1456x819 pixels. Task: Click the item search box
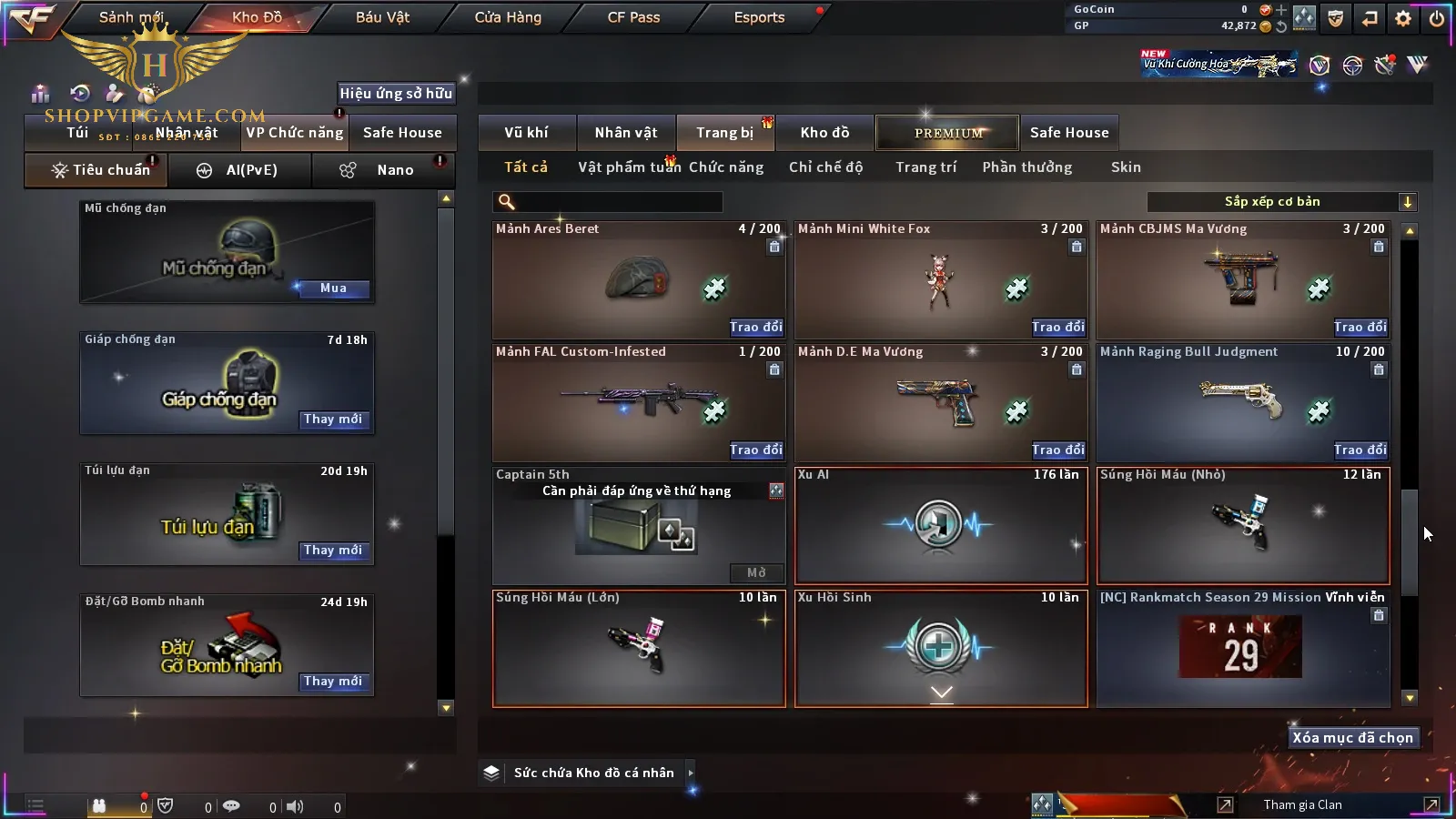click(608, 202)
